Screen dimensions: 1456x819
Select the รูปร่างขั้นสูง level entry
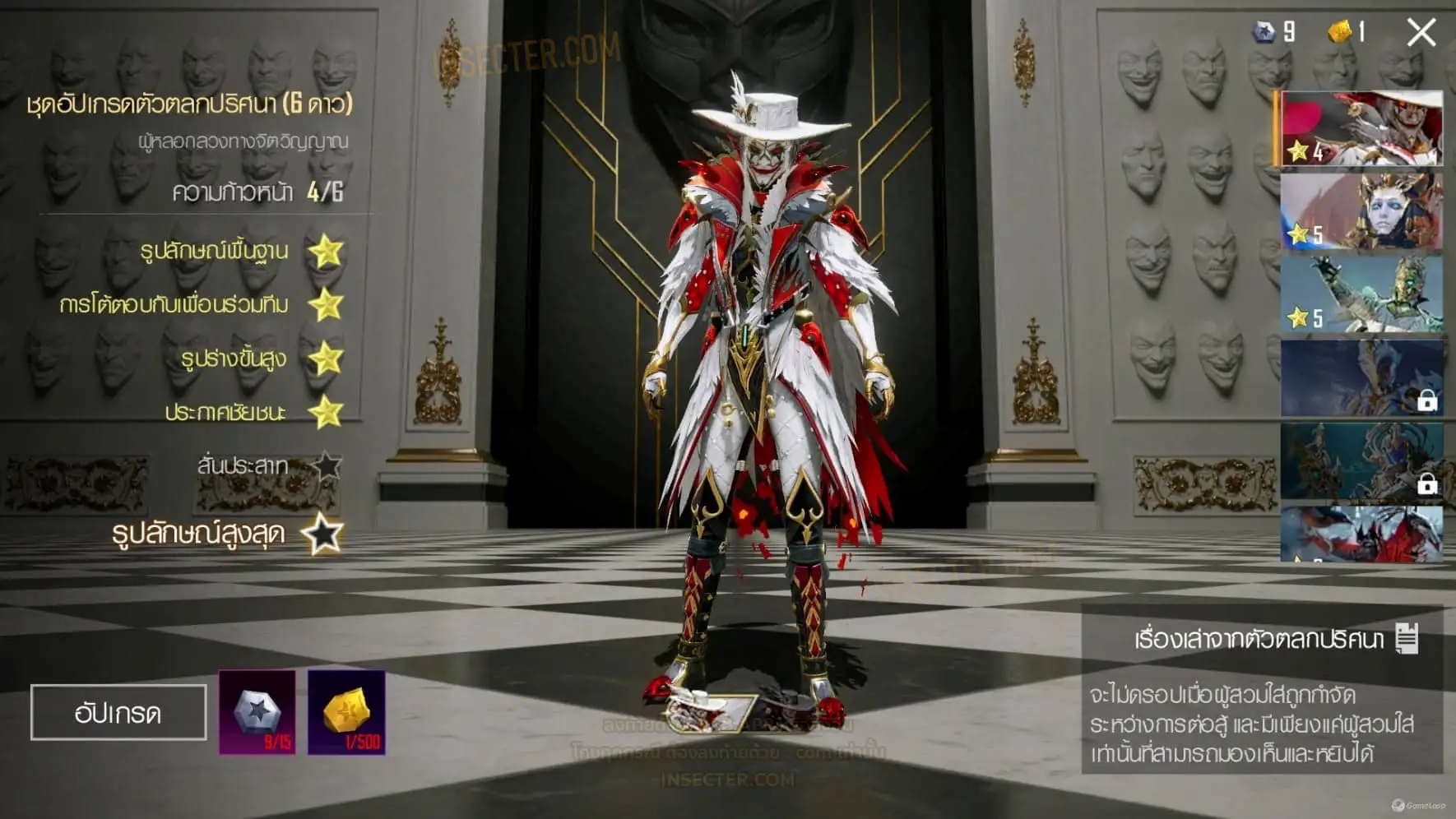click(234, 359)
